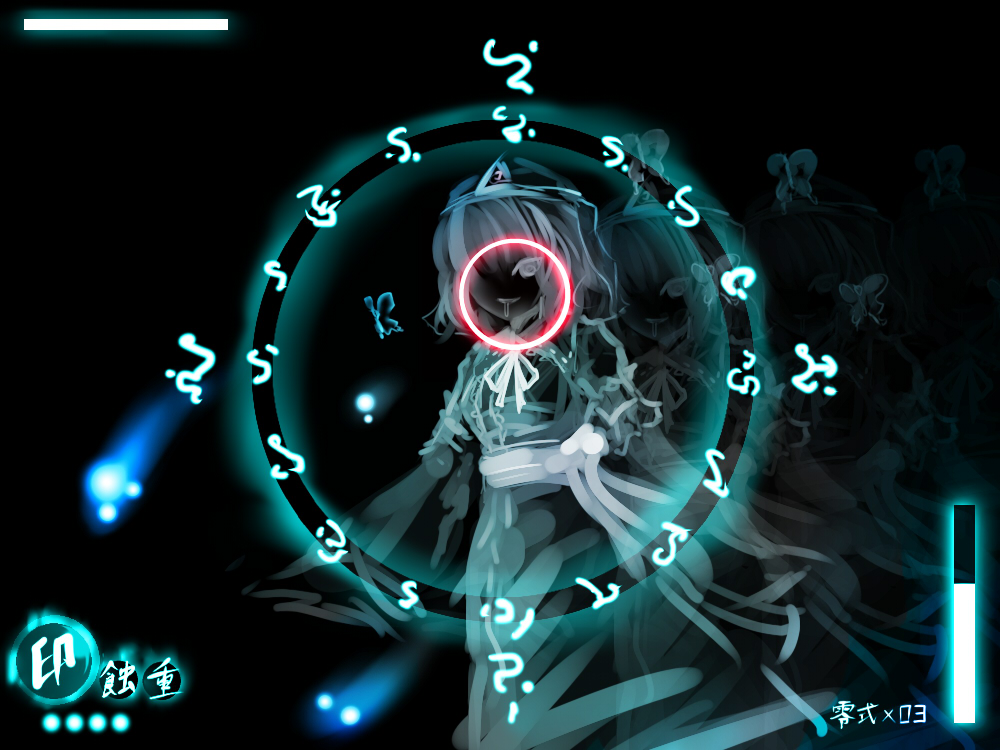Image resolution: width=1000 pixels, height=750 pixels.
Task: Select the 重 skill icon
Action: tap(162, 680)
